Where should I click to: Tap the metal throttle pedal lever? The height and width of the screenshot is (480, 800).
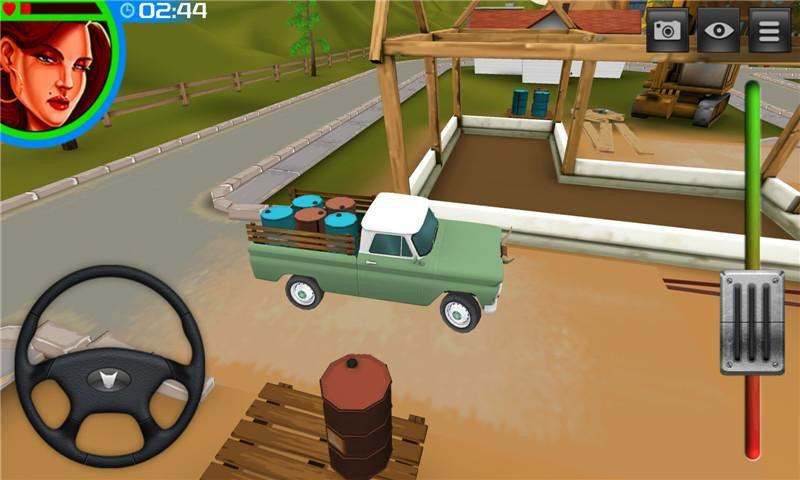pyautogui.click(x=752, y=322)
